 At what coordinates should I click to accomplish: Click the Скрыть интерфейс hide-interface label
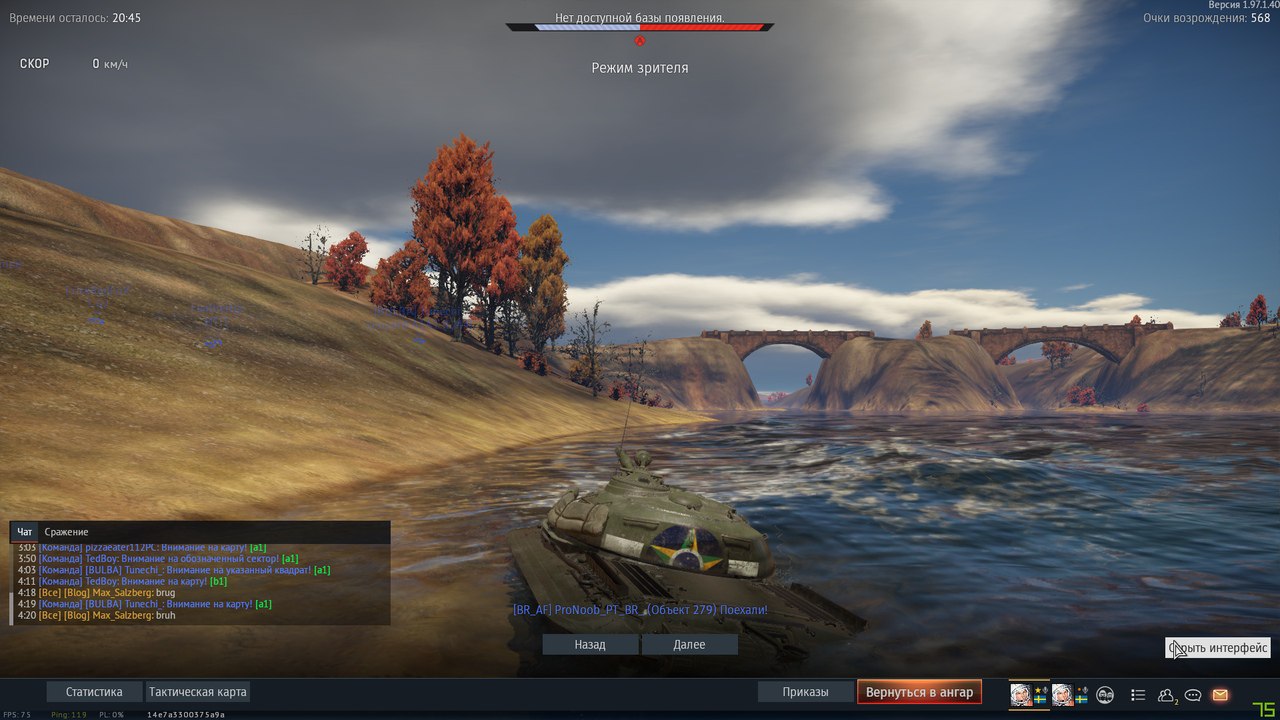tap(1218, 648)
